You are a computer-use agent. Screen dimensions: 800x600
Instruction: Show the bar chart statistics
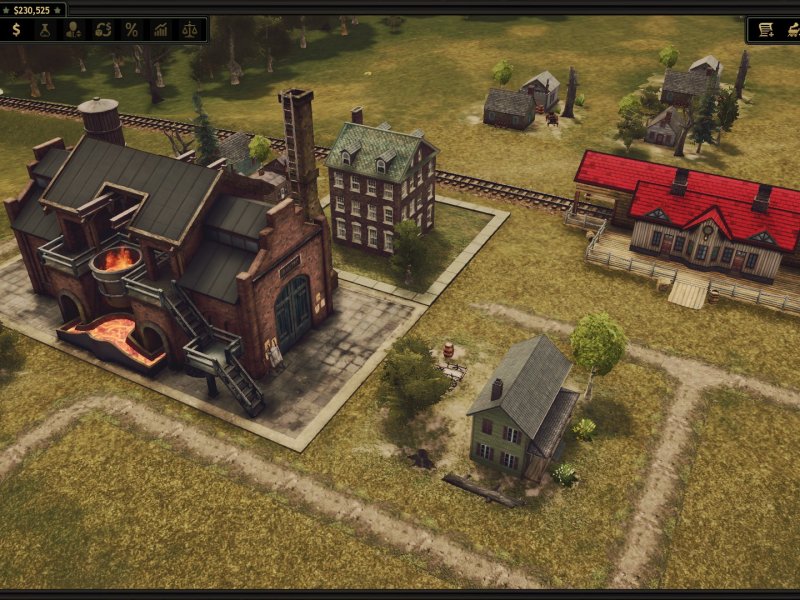click(160, 30)
